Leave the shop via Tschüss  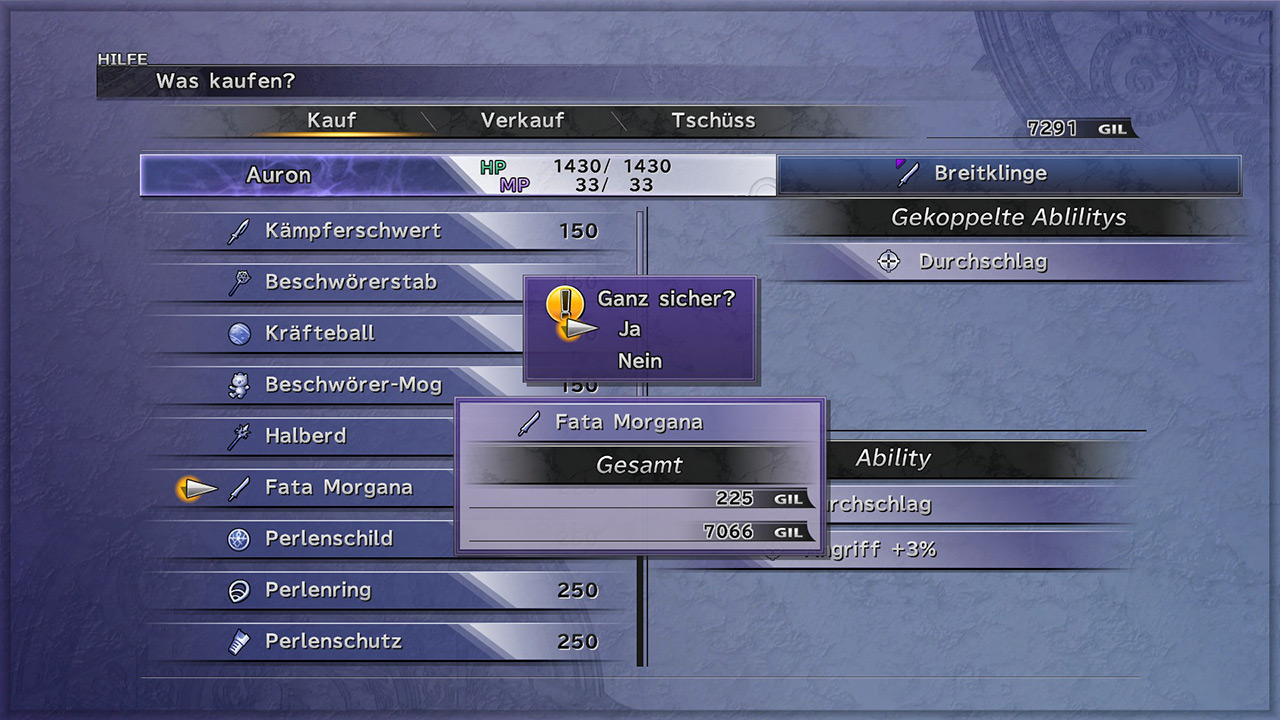tap(713, 121)
